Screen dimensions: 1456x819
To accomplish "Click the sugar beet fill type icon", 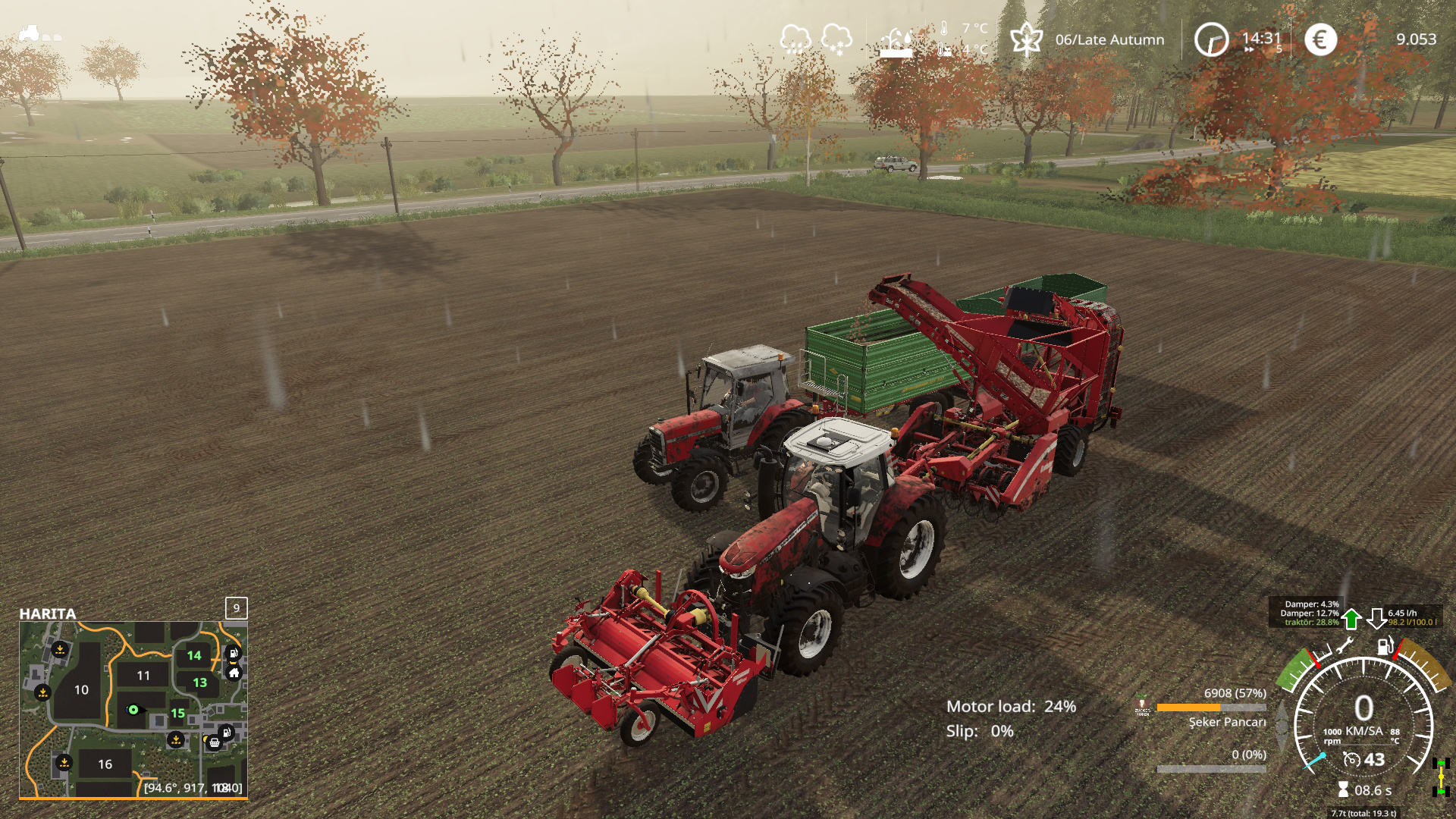I will [x=1142, y=708].
